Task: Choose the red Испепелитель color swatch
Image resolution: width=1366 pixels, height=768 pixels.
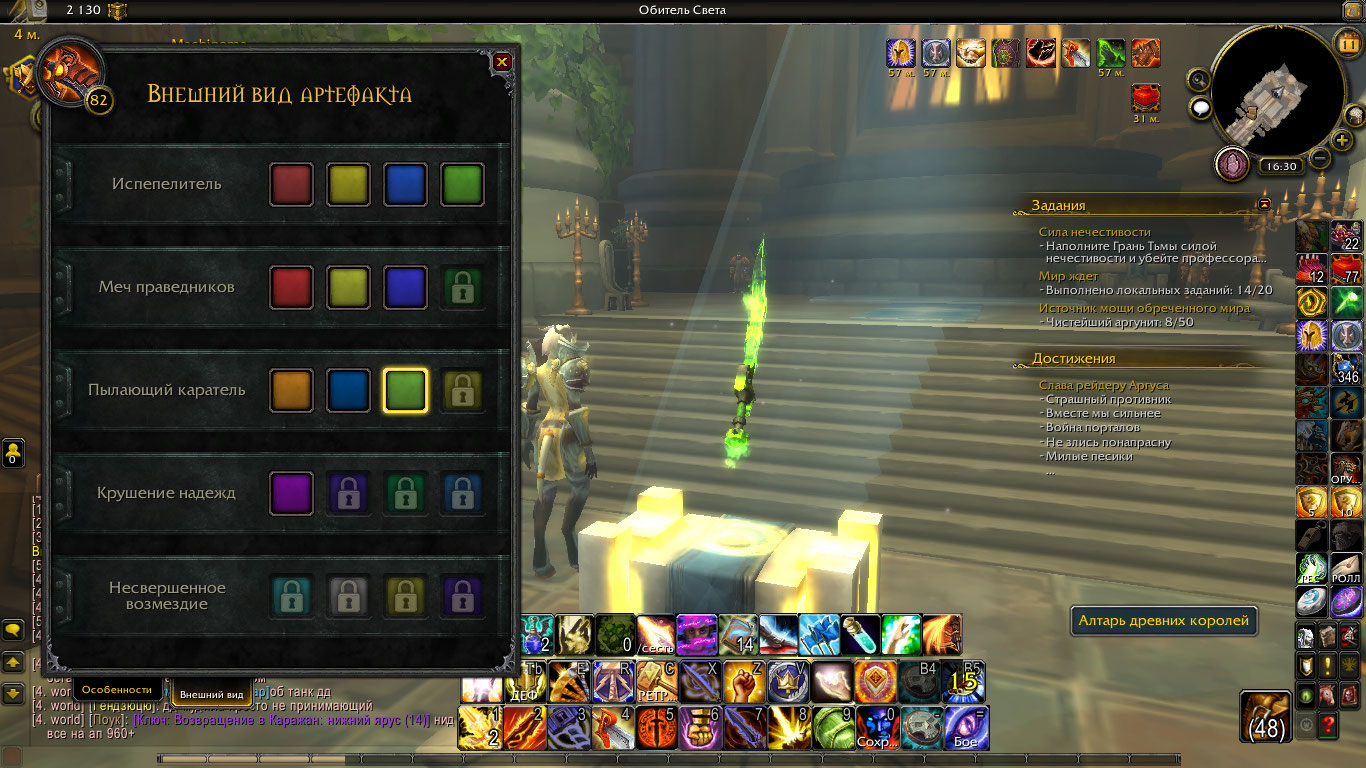Action: 291,185
